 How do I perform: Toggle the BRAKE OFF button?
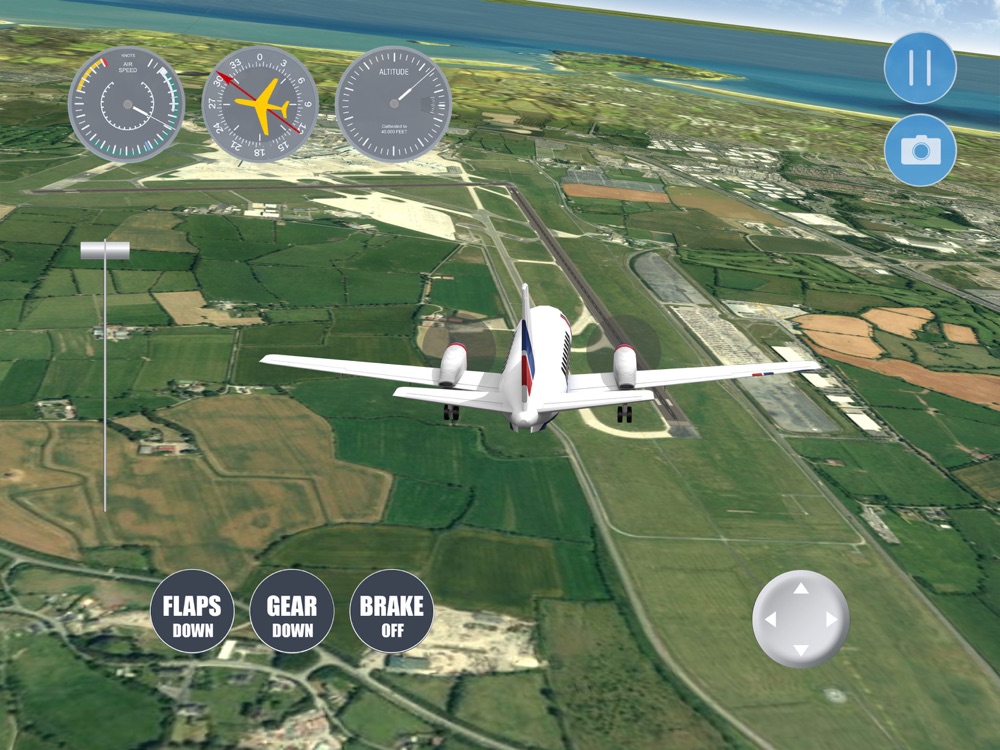(392, 611)
